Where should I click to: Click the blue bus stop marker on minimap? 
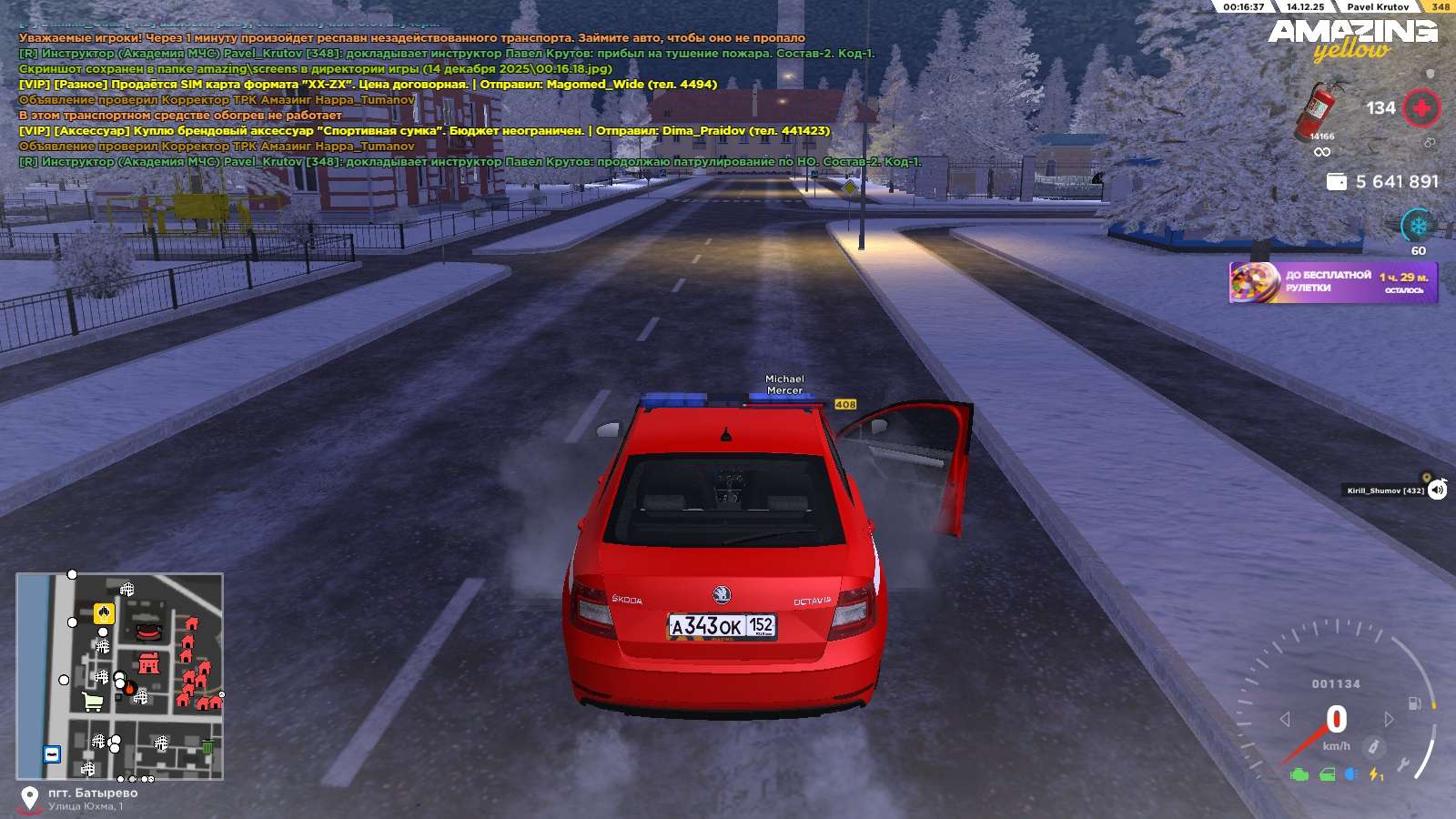(52, 754)
